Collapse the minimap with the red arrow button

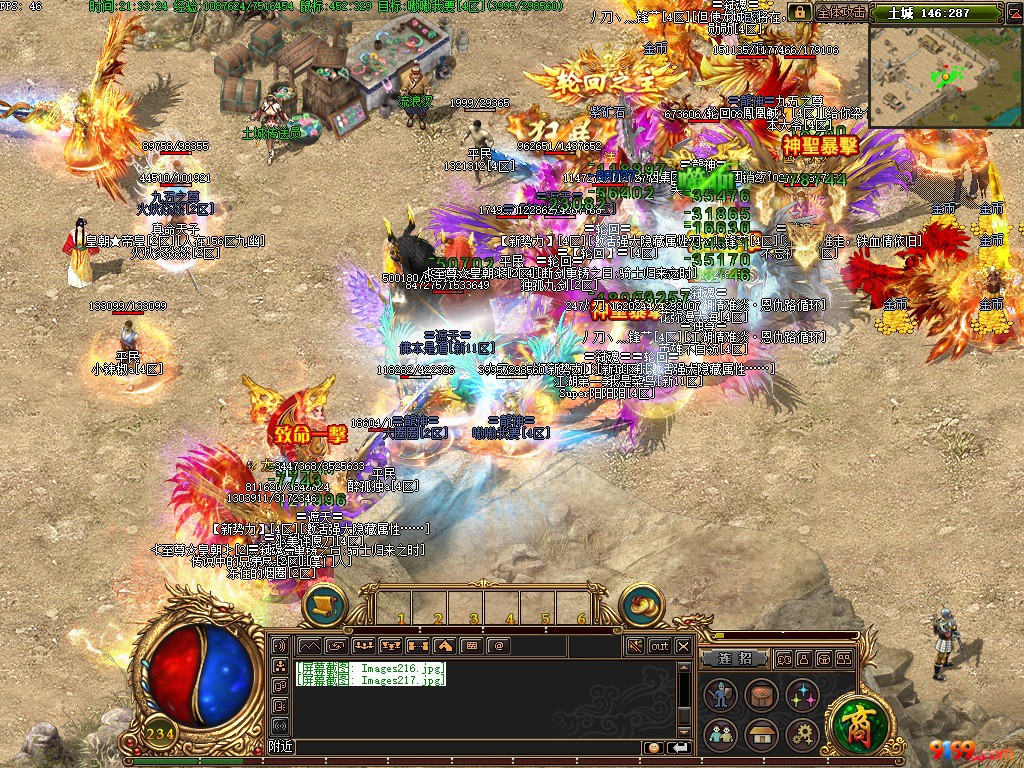pos(1015,13)
